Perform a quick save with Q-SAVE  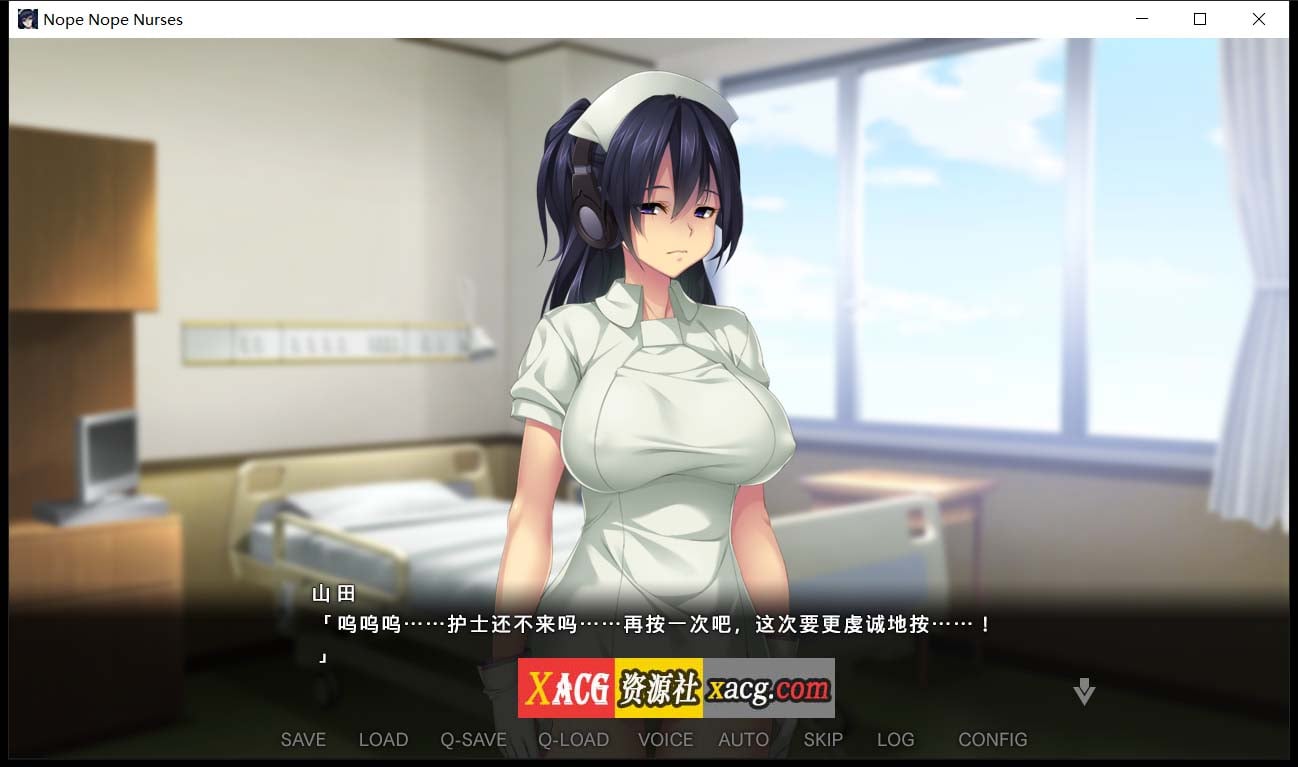[473, 739]
